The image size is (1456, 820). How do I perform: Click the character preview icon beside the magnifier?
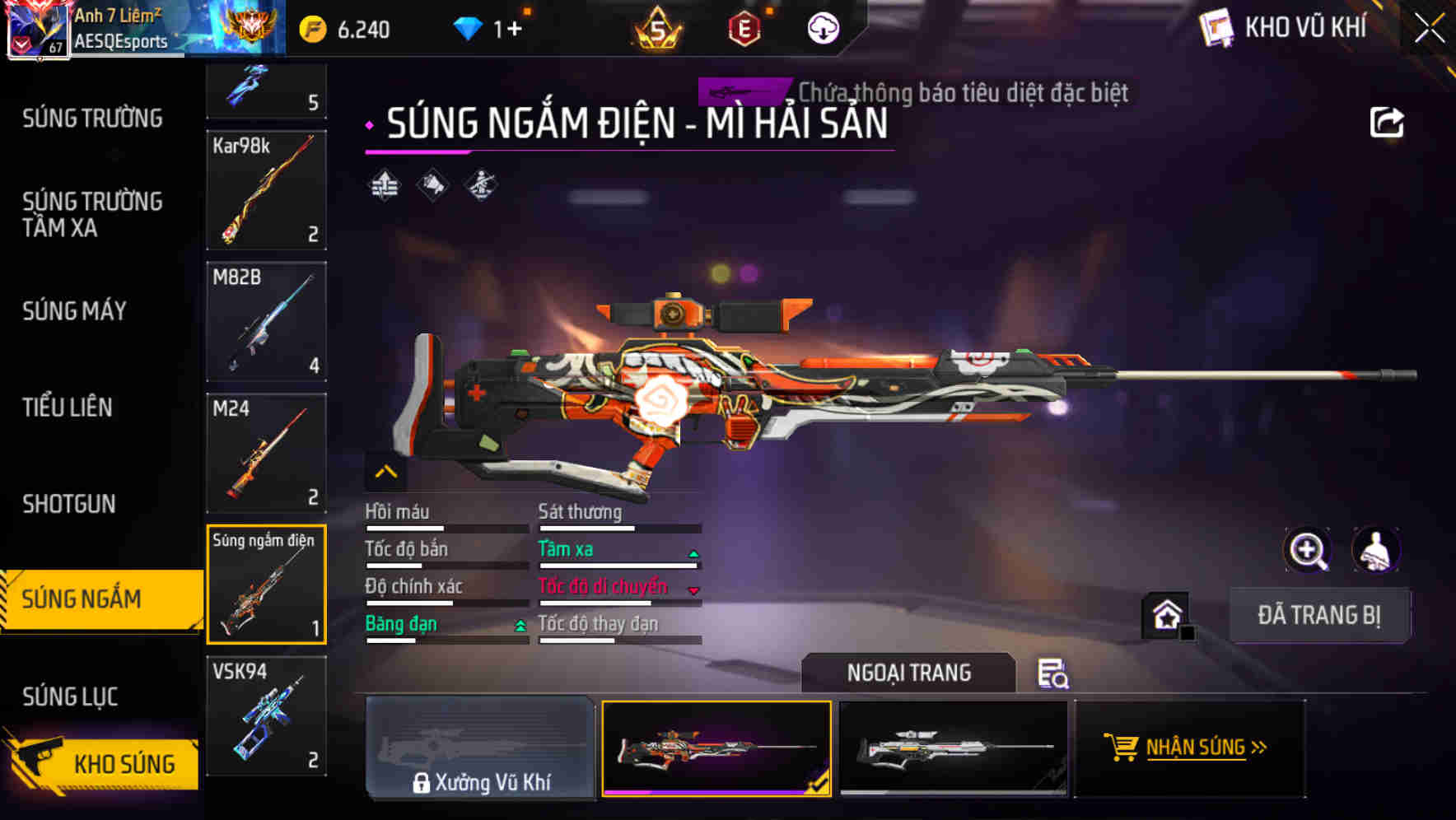point(1374,550)
